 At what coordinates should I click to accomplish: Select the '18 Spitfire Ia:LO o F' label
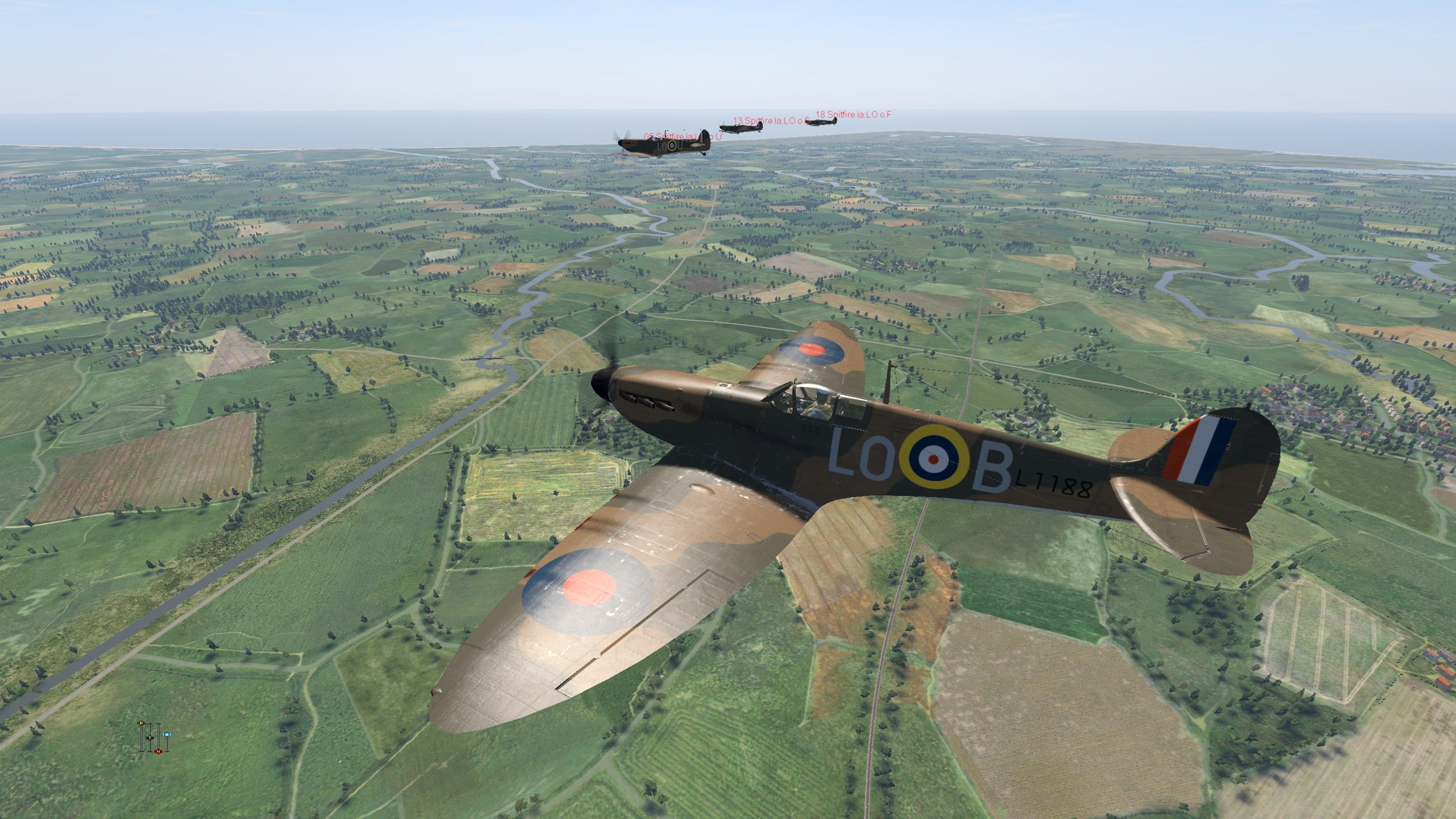[x=853, y=114]
